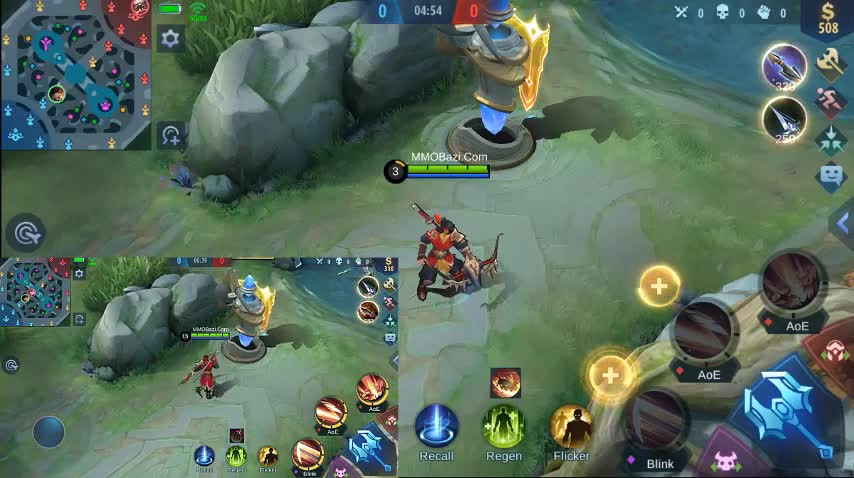Tap the red running figure icon
This screenshot has width=854, height=478.
coord(830,102)
